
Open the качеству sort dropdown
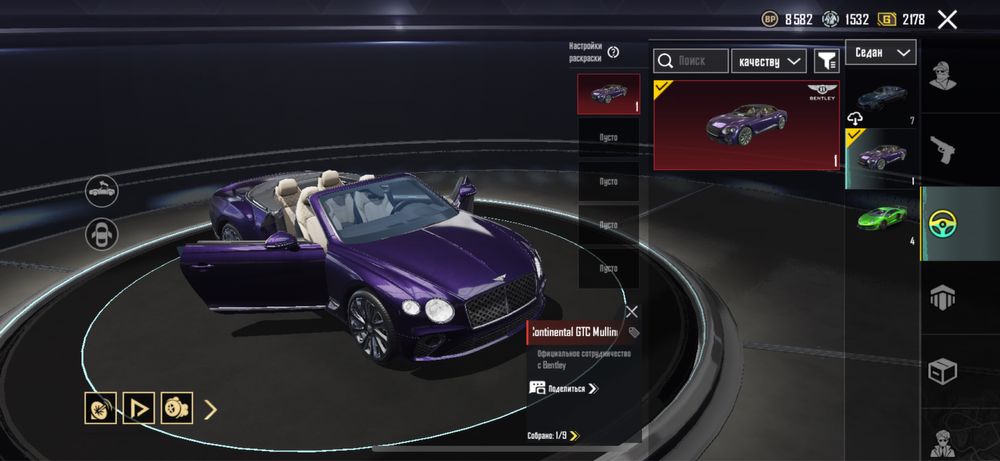(x=768, y=61)
